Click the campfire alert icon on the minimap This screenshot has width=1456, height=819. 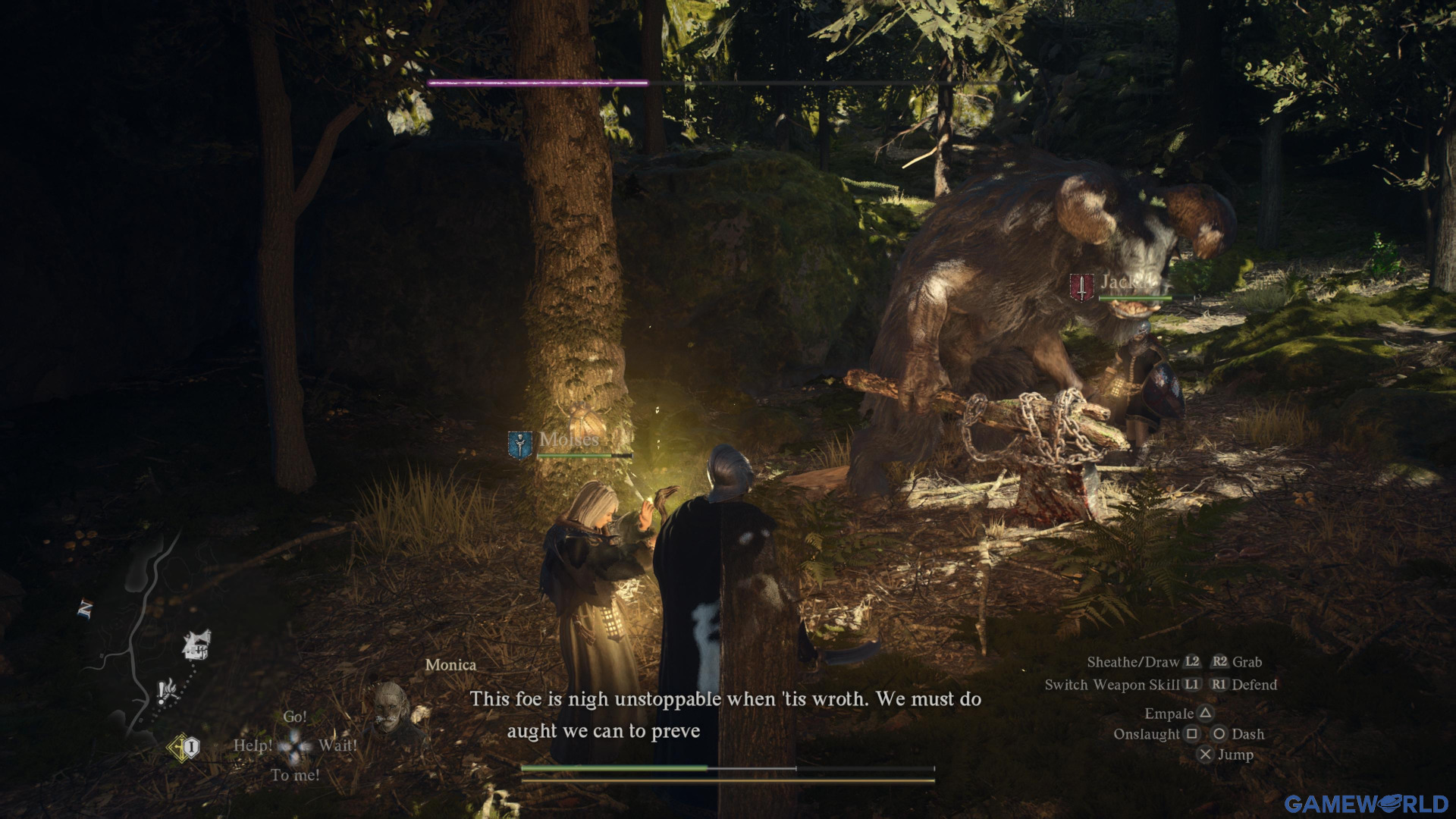[167, 690]
